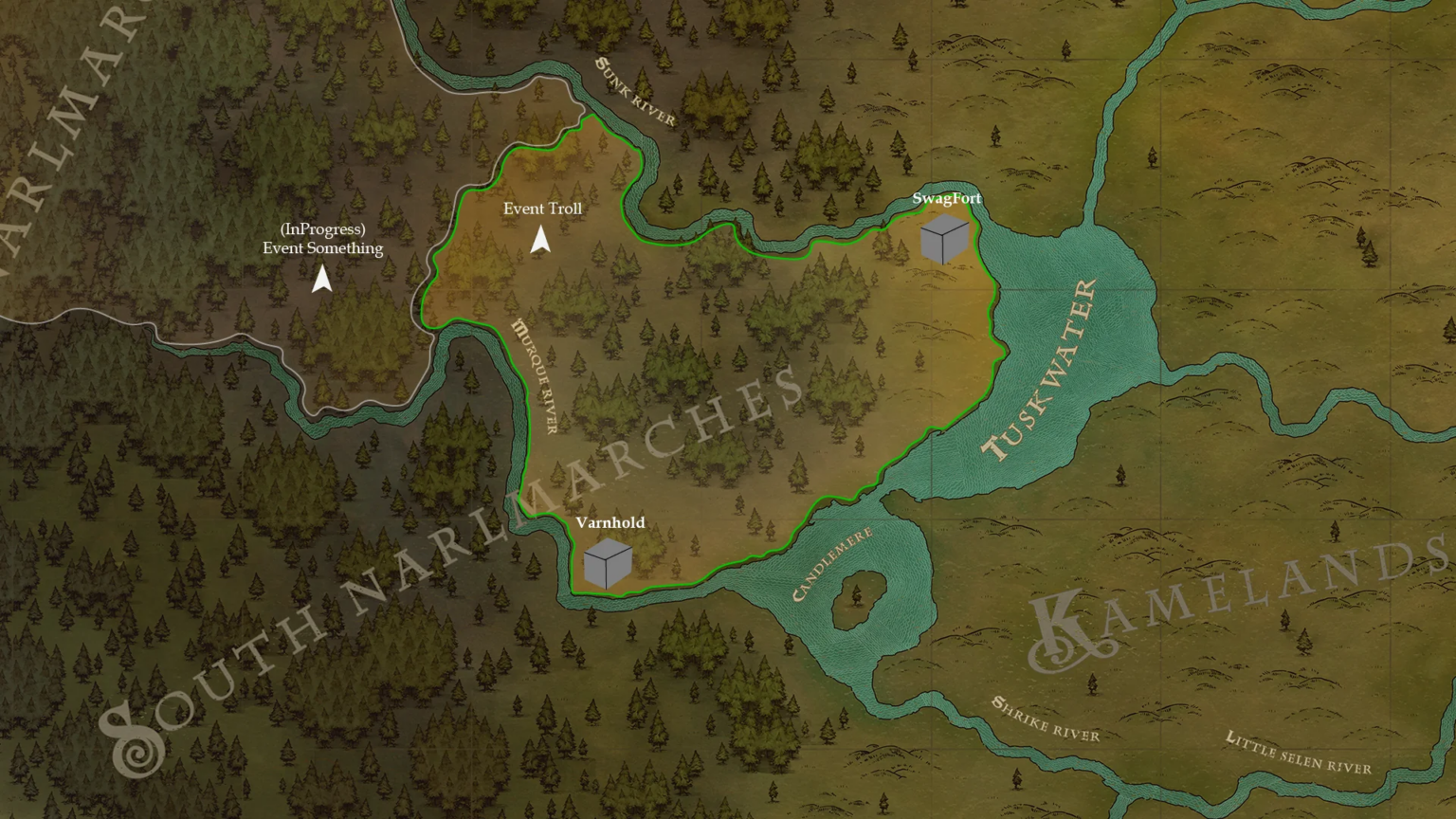
Task: Expand details for the SwagFort settlement
Action: [x=944, y=240]
